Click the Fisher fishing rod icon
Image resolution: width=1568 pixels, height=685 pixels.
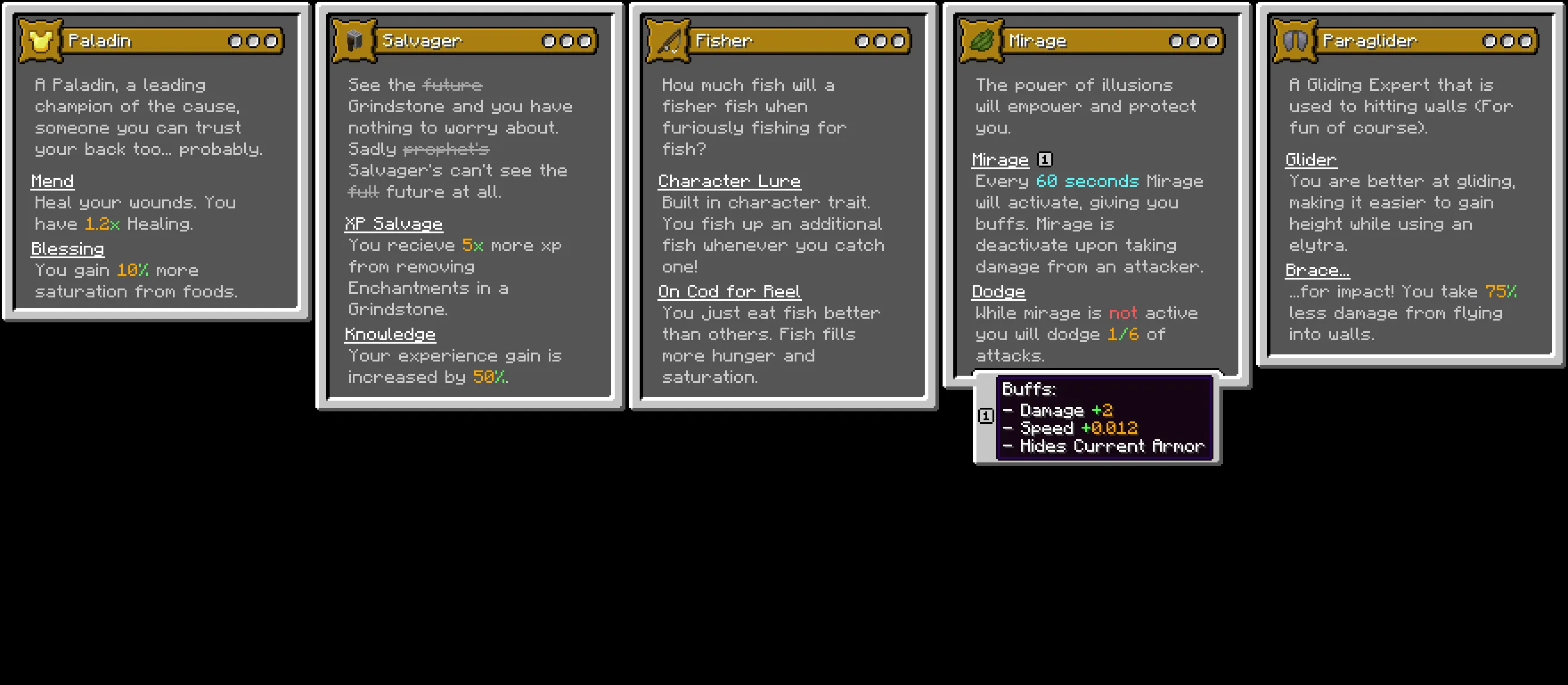click(x=668, y=40)
